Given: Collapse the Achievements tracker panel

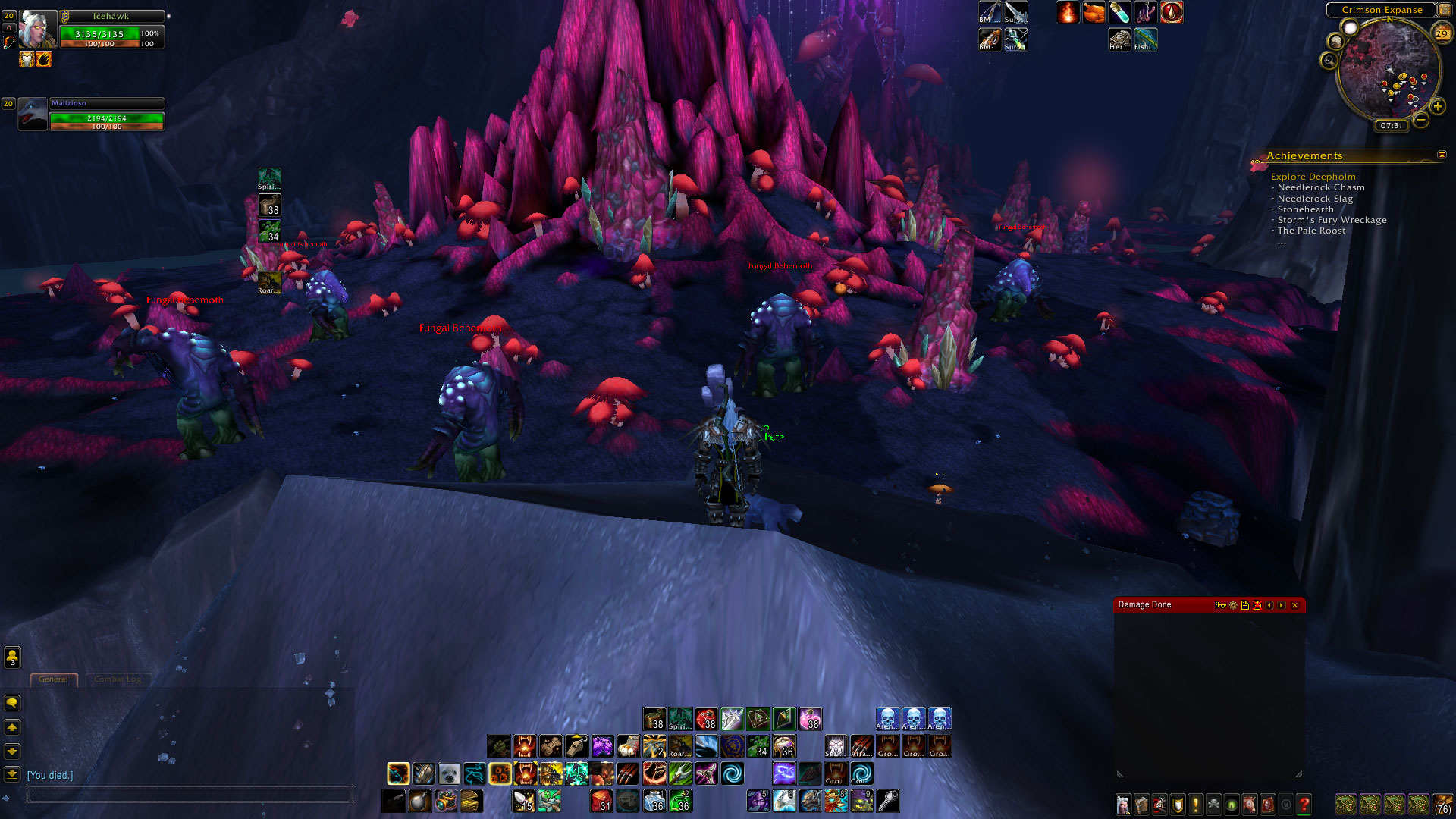Looking at the screenshot, I should point(1442,155).
